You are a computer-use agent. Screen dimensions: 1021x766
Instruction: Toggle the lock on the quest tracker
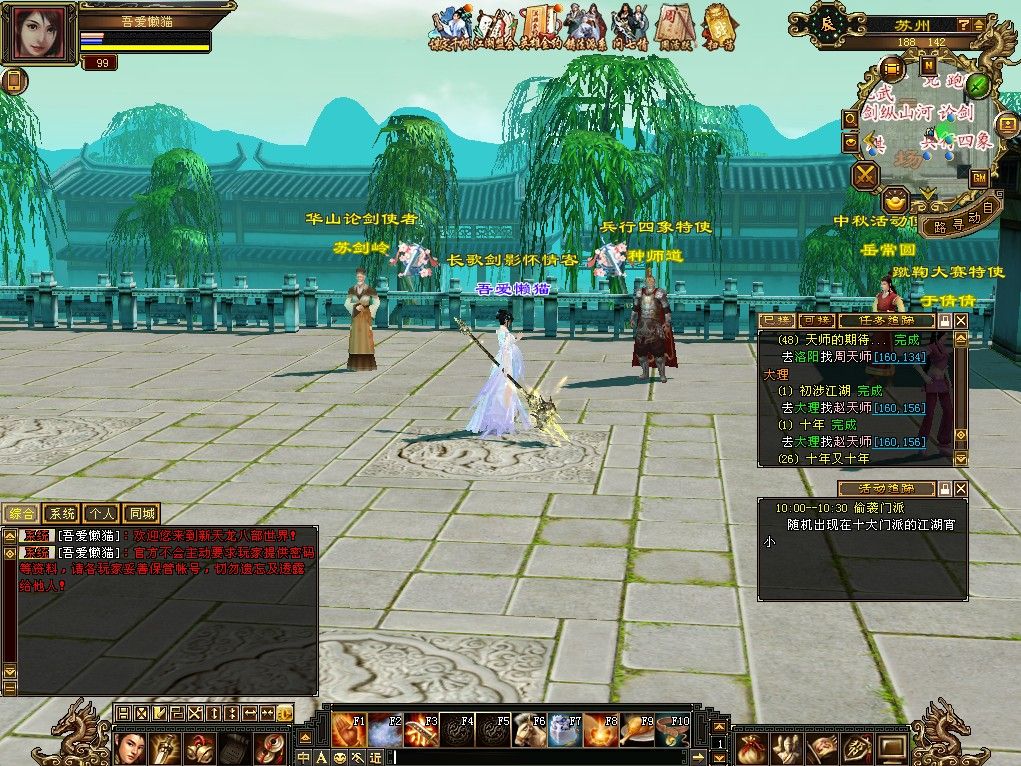coord(943,321)
